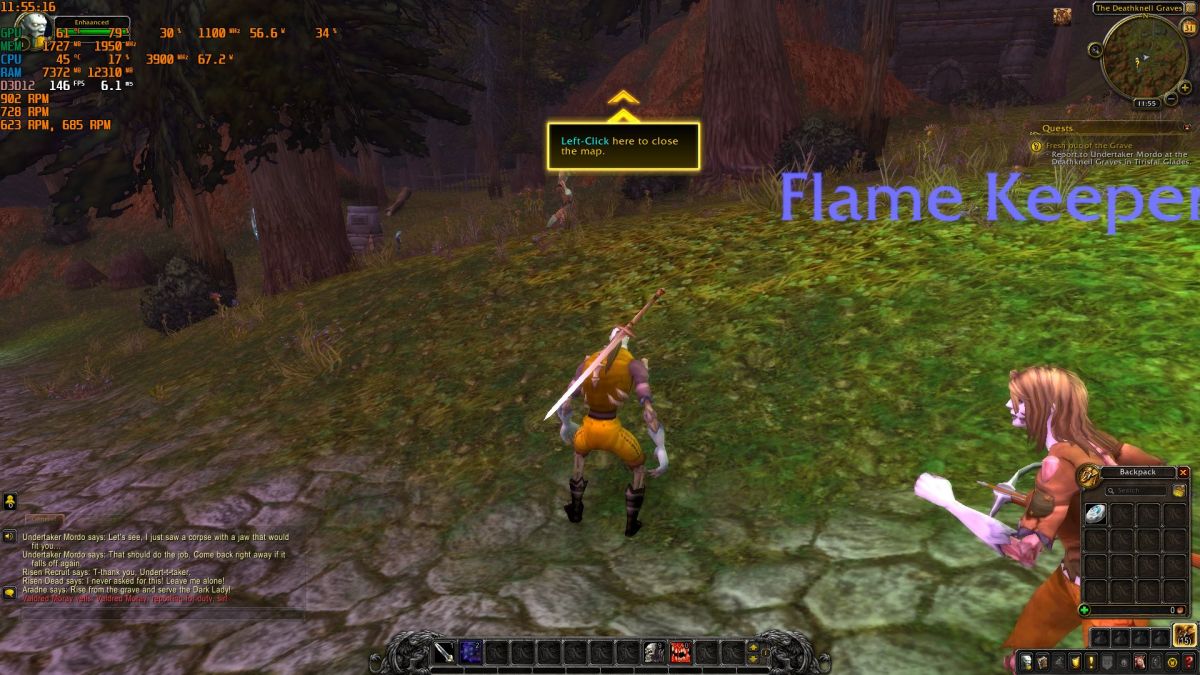Toggle the main backpack bag button
The width and height of the screenshot is (1200, 675).
1184,635
